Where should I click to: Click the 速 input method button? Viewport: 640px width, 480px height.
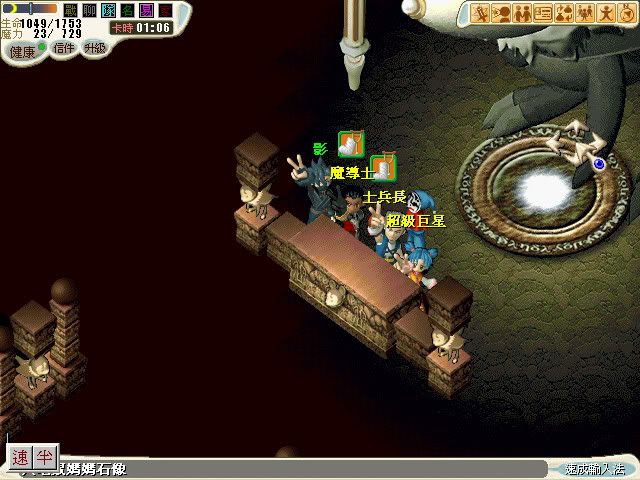(21, 457)
